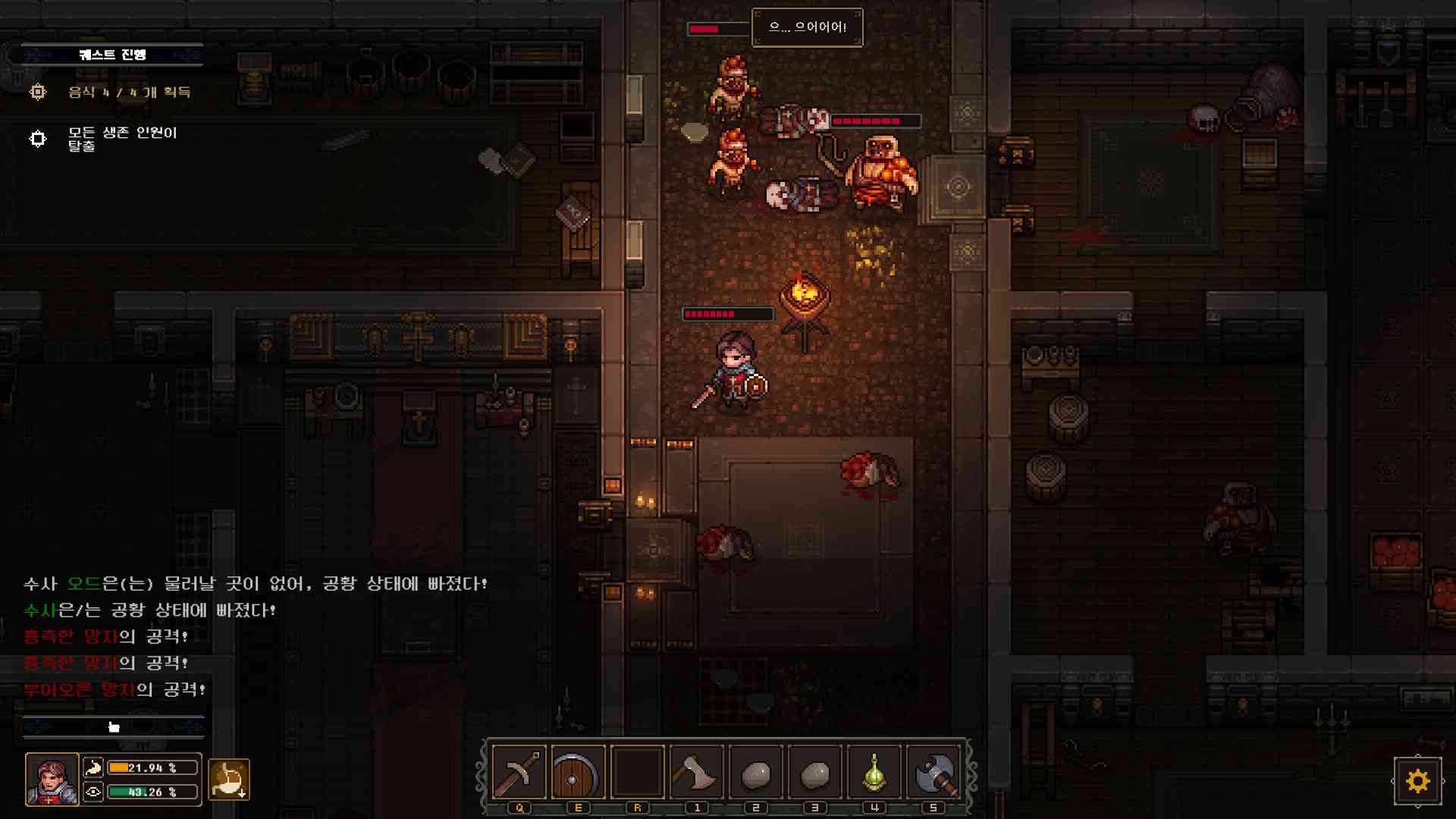Use the green potion in slot 4
Viewport: 1456px width, 819px height.
[873, 772]
